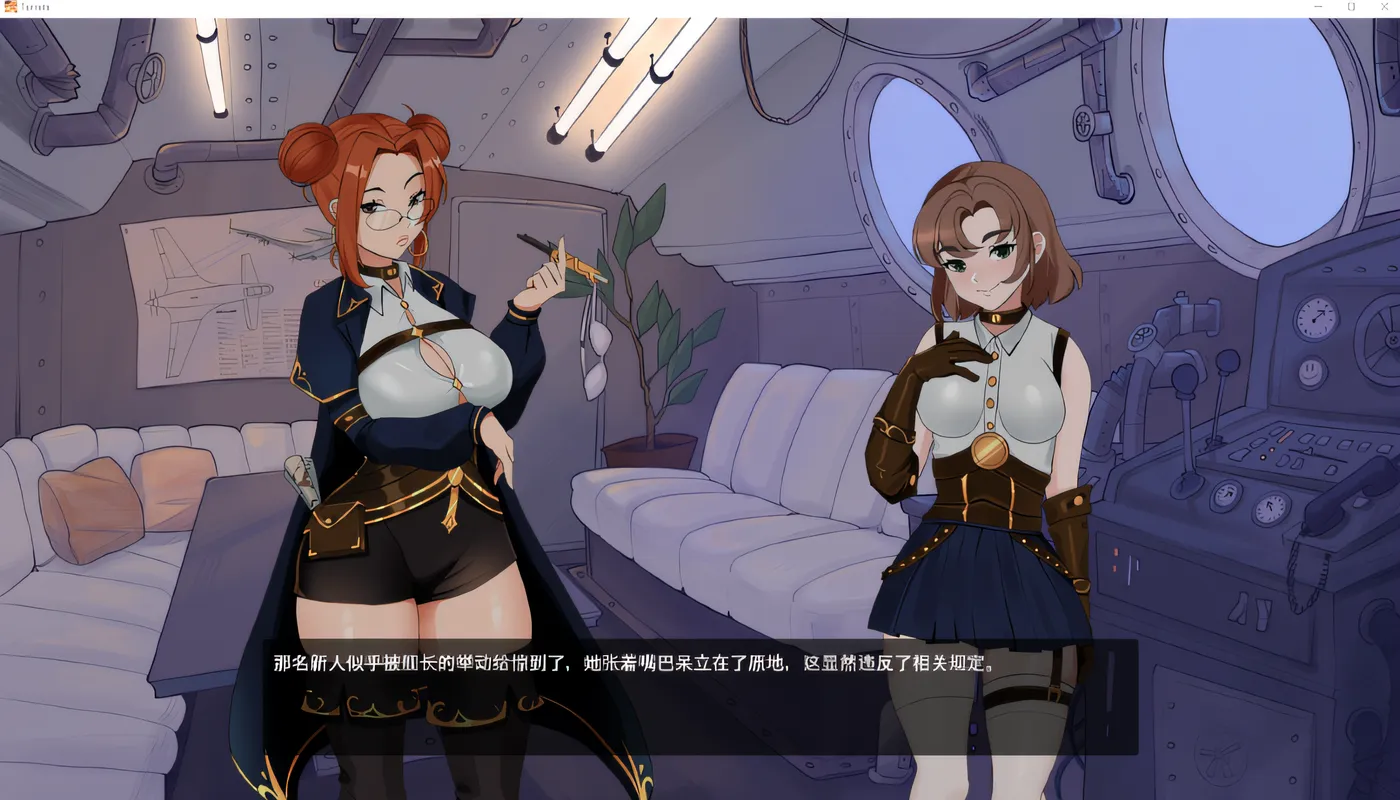
Task: Click the clock face on the control panel
Action: [1314, 318]
